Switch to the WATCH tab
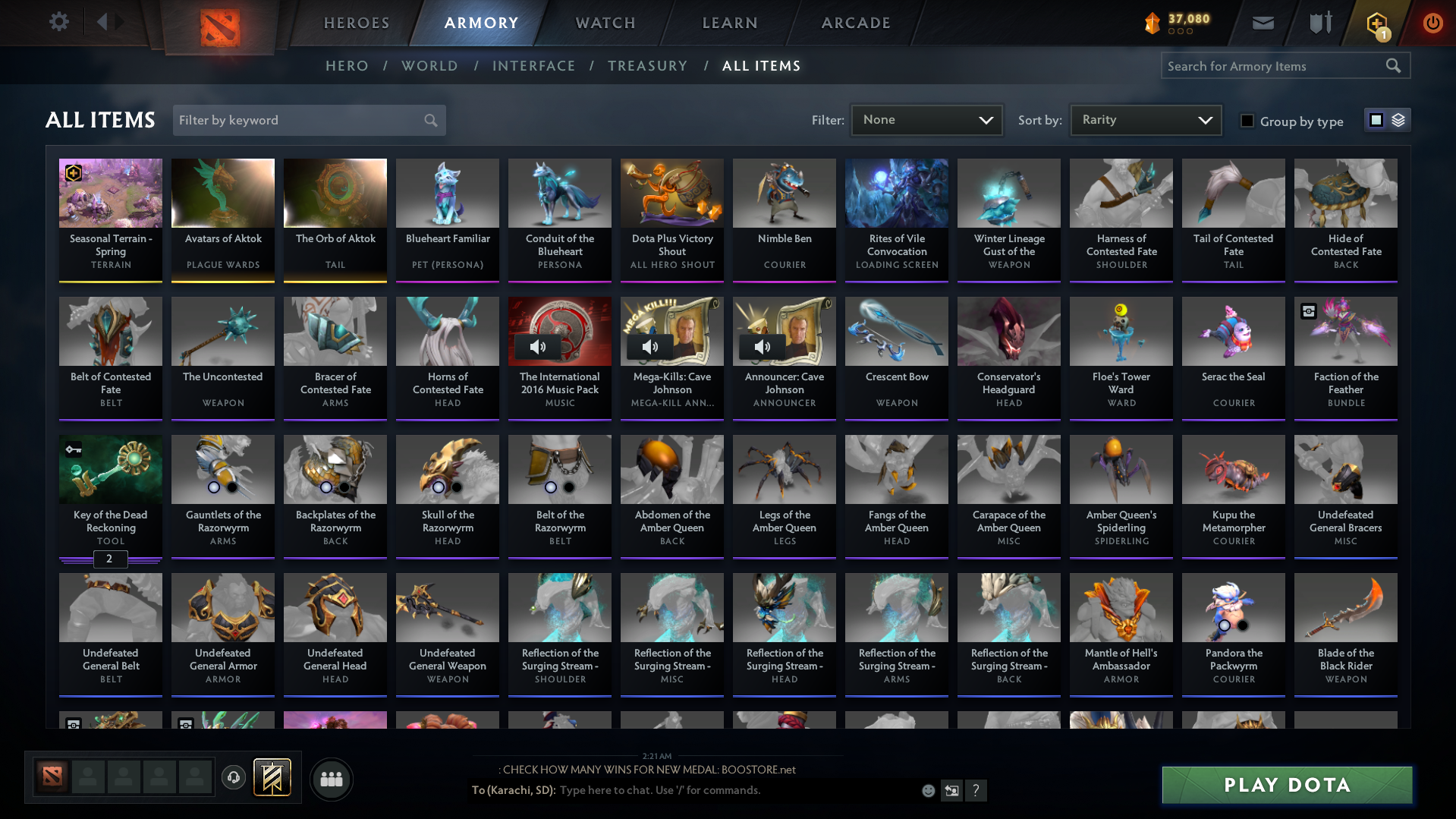This screenshot has height=819, width=1456. tap(605, 23)
